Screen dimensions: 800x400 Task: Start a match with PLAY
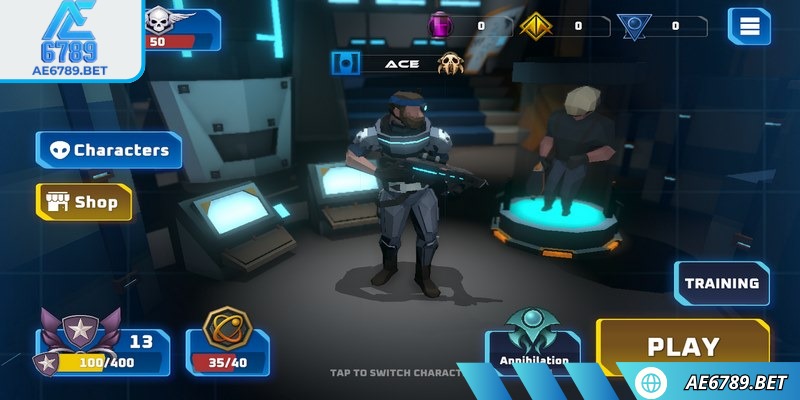tap(683, 346)
